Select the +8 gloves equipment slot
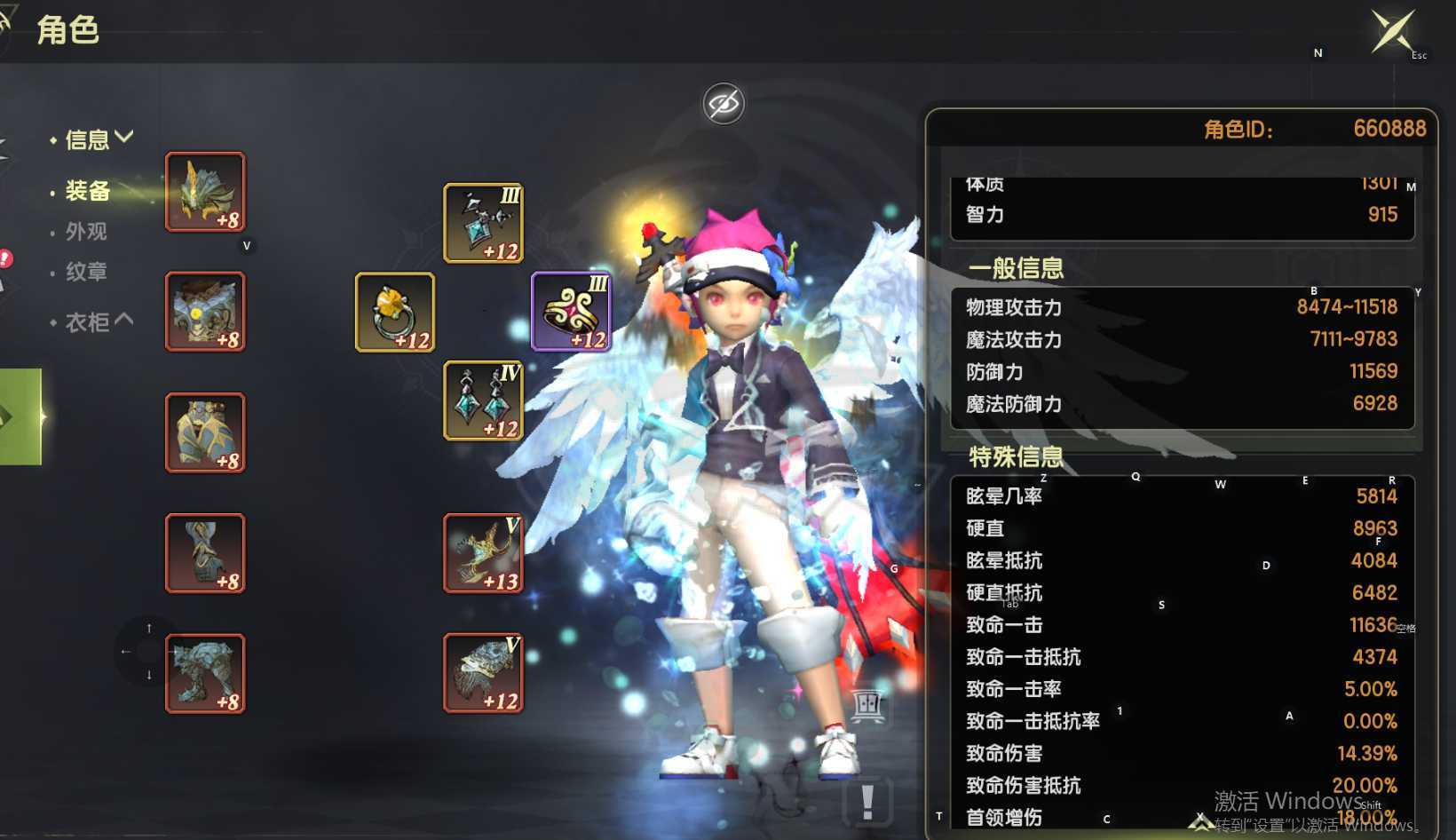Image resolution: width=1456 pixels, height=840 pixels. 205,553
